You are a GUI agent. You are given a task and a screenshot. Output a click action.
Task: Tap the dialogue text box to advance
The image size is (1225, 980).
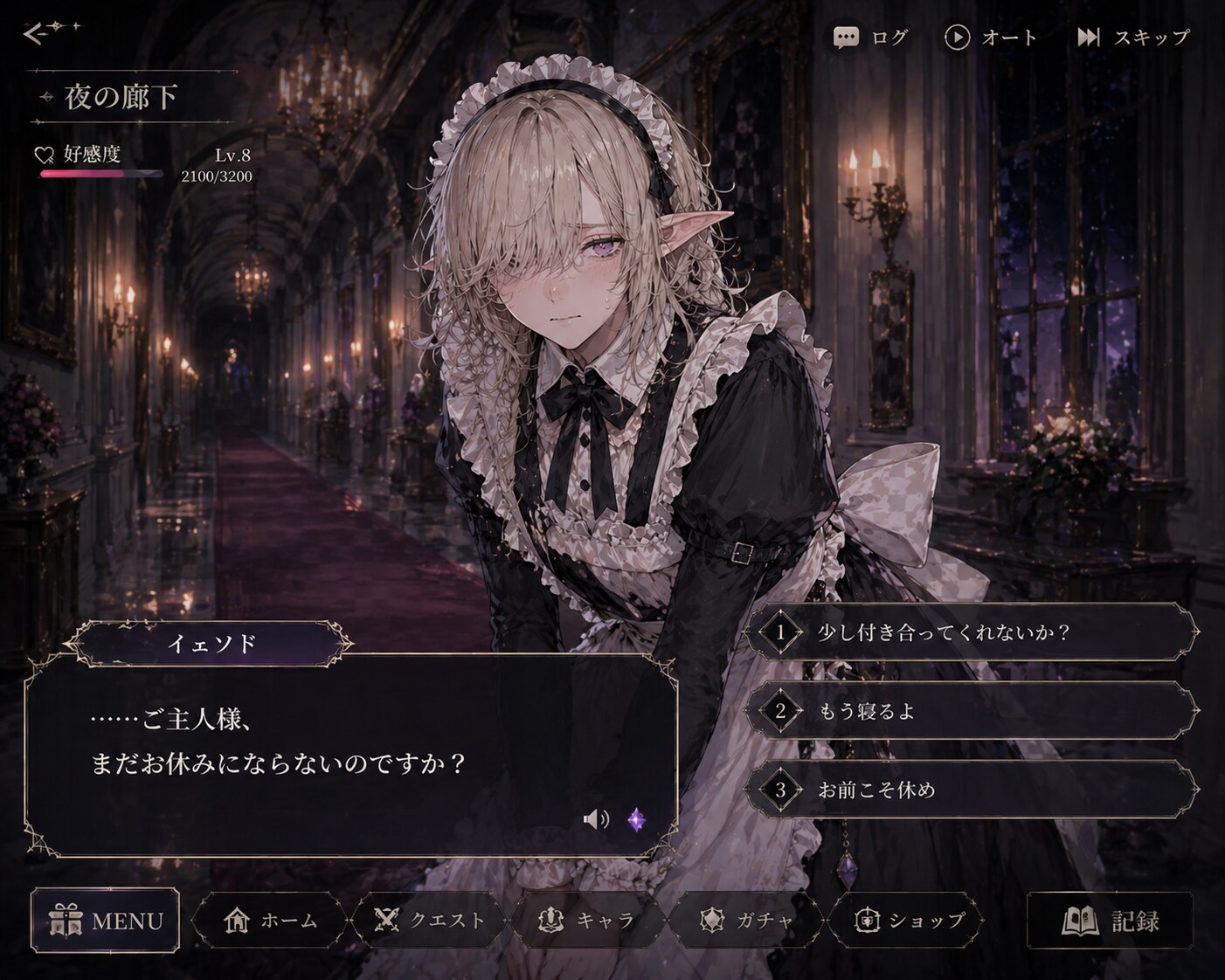[350, 751]
